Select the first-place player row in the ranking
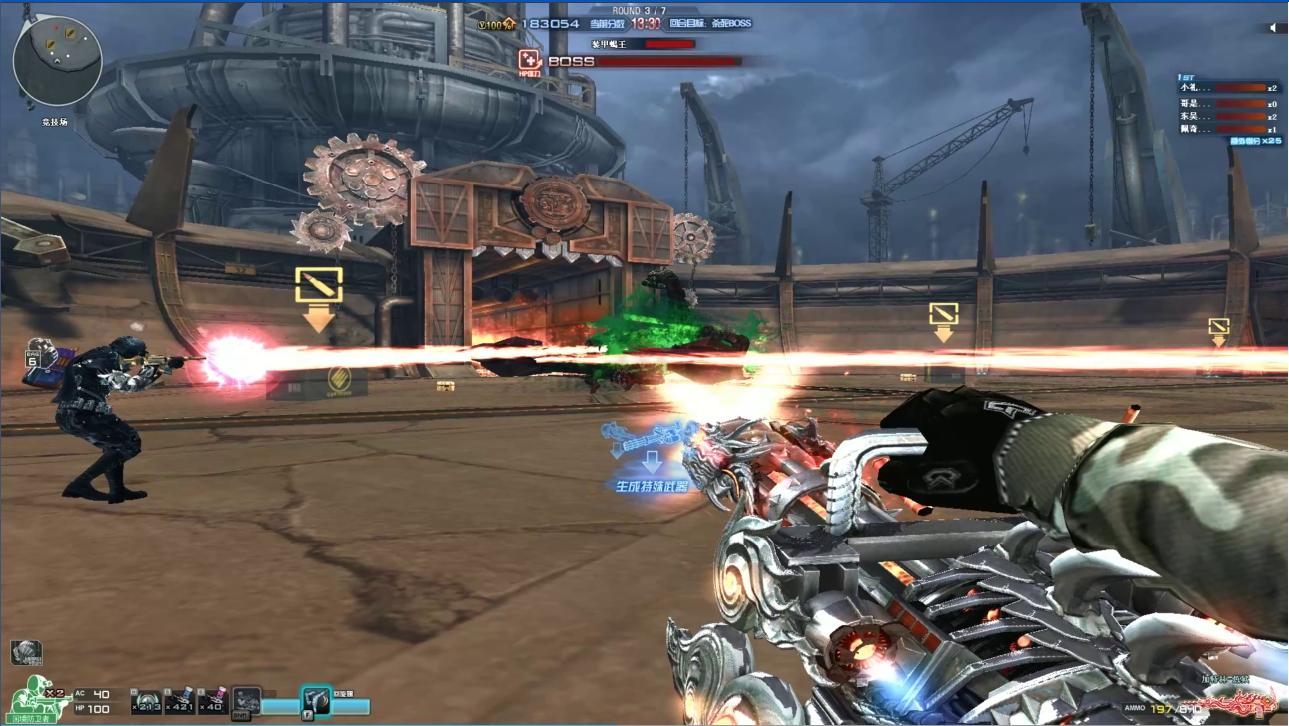1289x726 pixels. click(x=1229, y=88)
